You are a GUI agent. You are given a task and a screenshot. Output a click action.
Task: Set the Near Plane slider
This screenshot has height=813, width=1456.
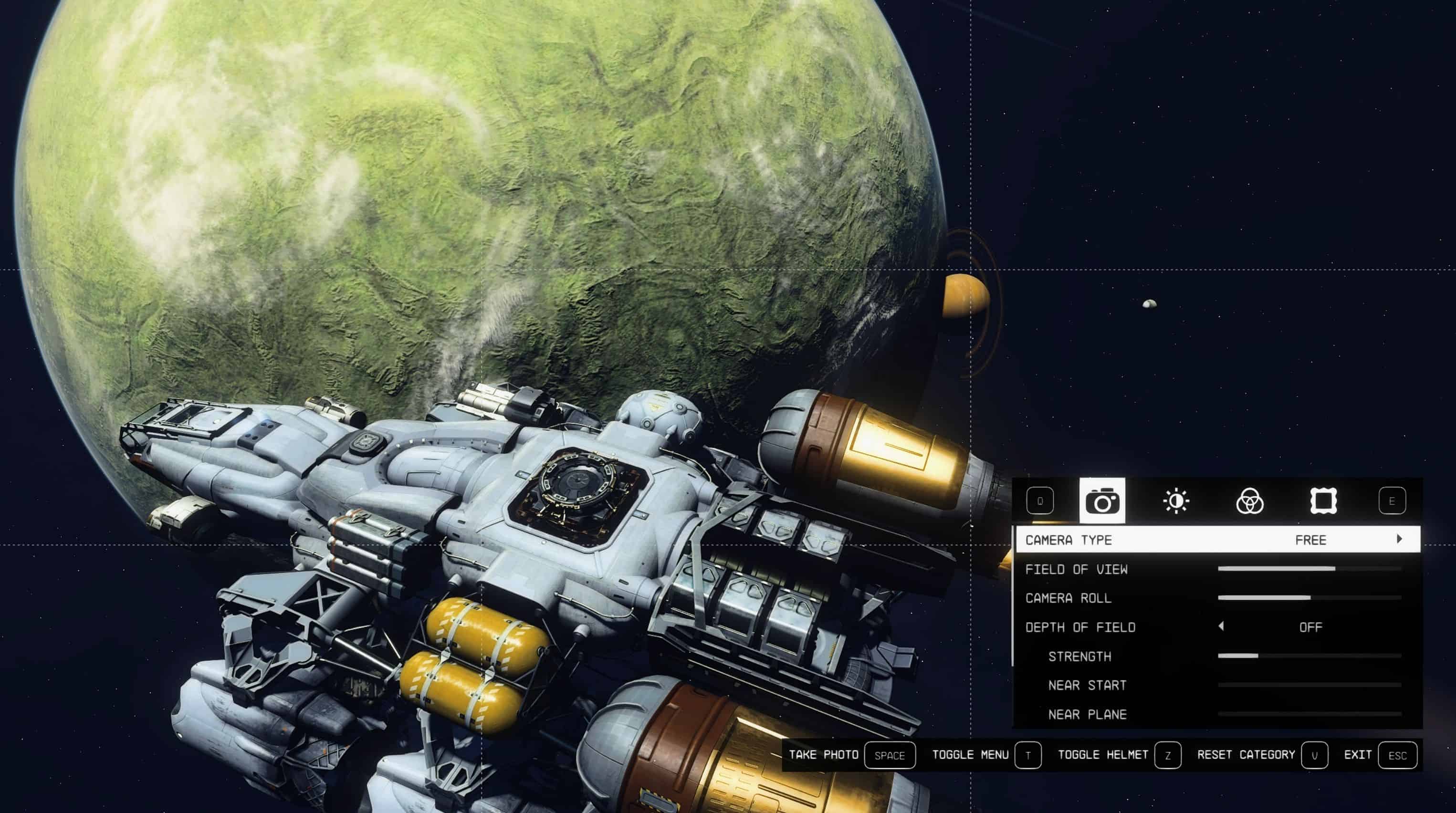click(x=1309, y=715)
